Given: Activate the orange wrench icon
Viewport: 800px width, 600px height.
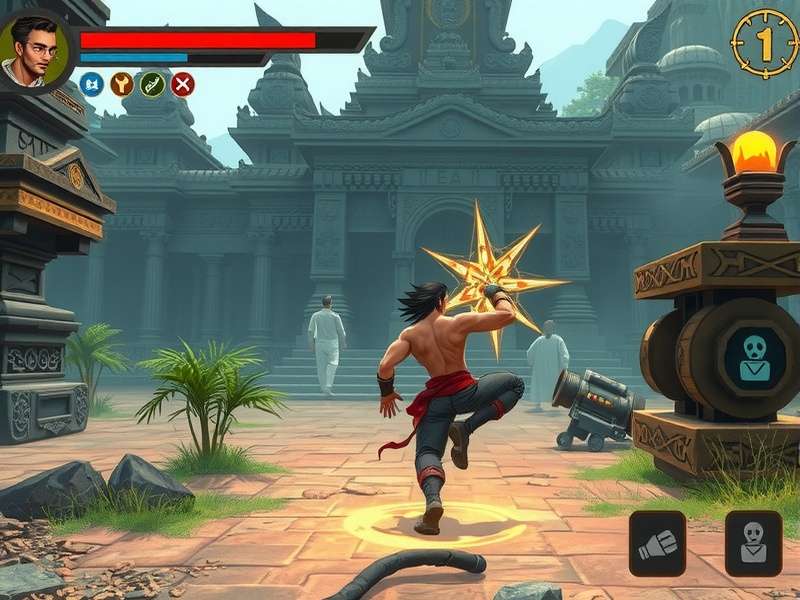Looking at the screenshot, I should 122,84.
